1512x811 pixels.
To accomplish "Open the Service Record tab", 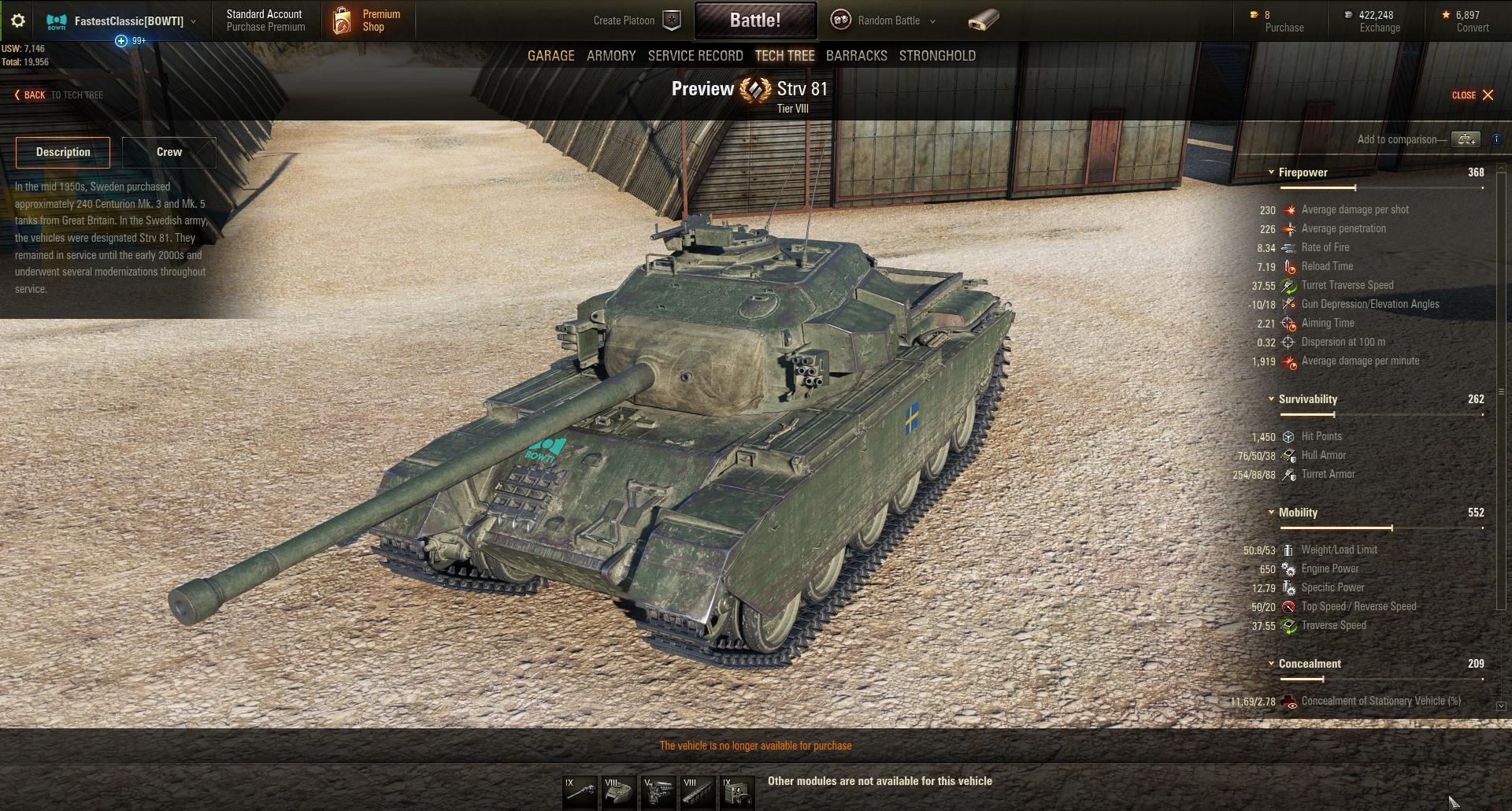I will coord(695,56).
